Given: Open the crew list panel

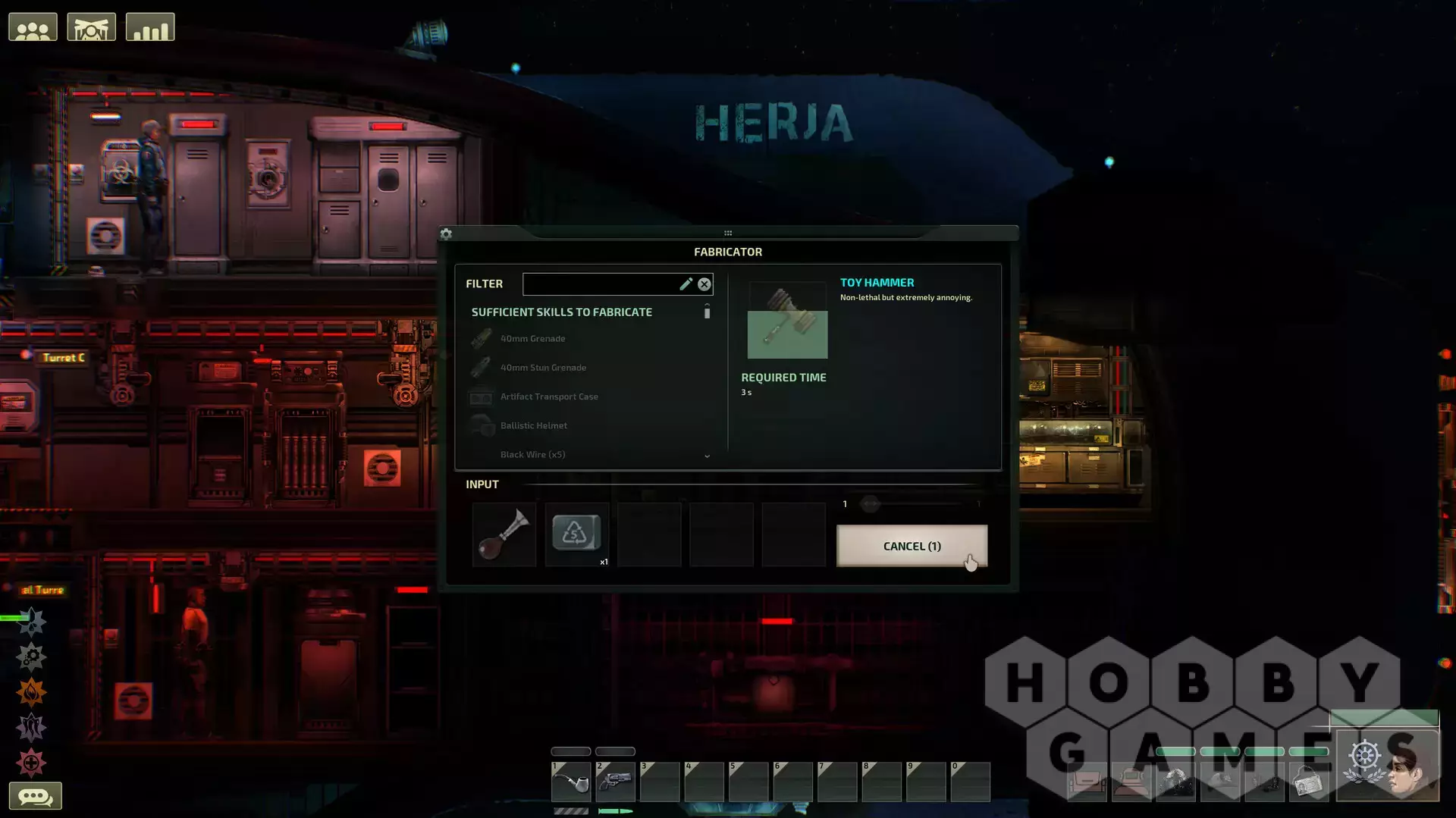Looking at the screenshot, I should [33, 28].
